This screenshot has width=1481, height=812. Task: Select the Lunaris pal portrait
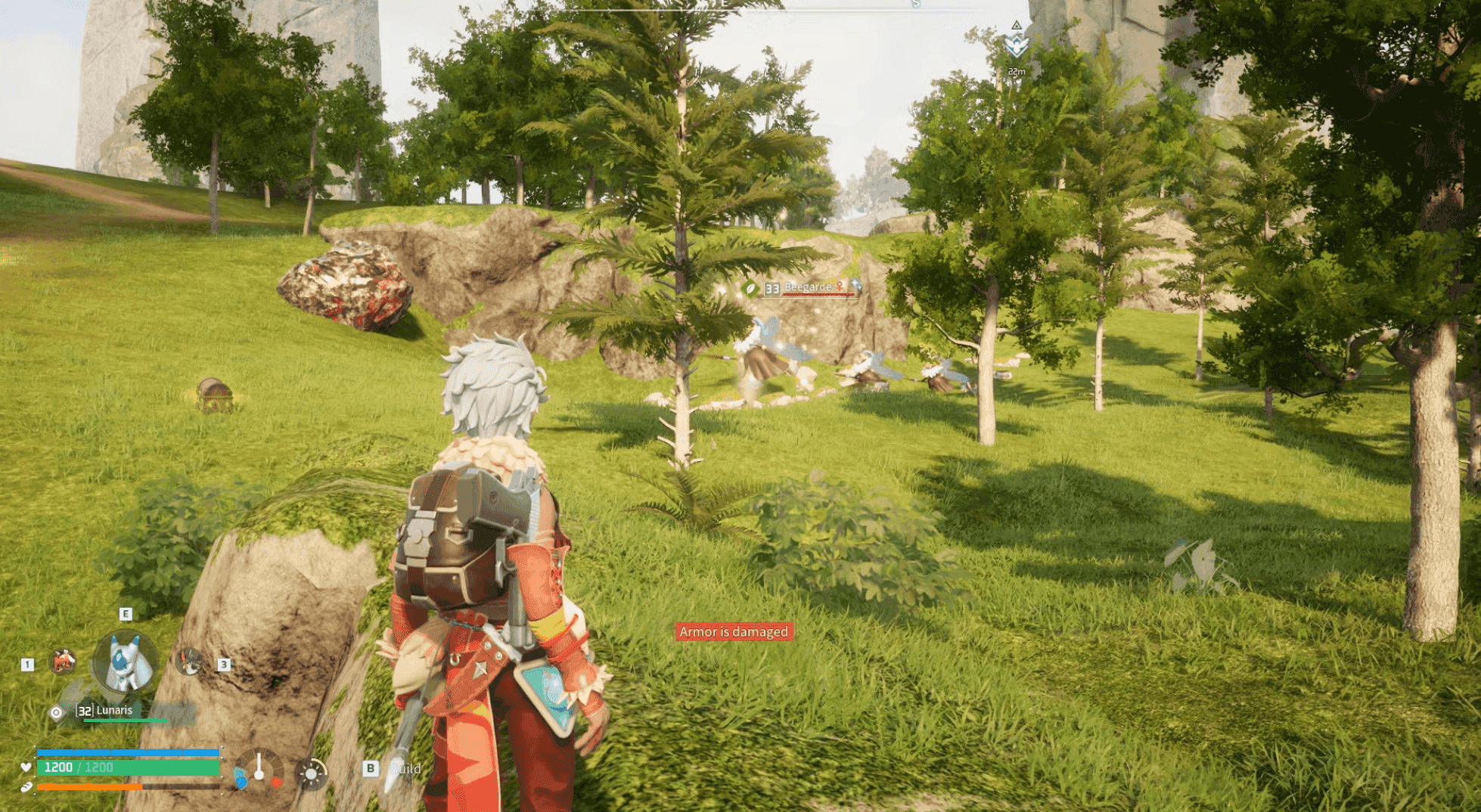click(x=126, y=662)
